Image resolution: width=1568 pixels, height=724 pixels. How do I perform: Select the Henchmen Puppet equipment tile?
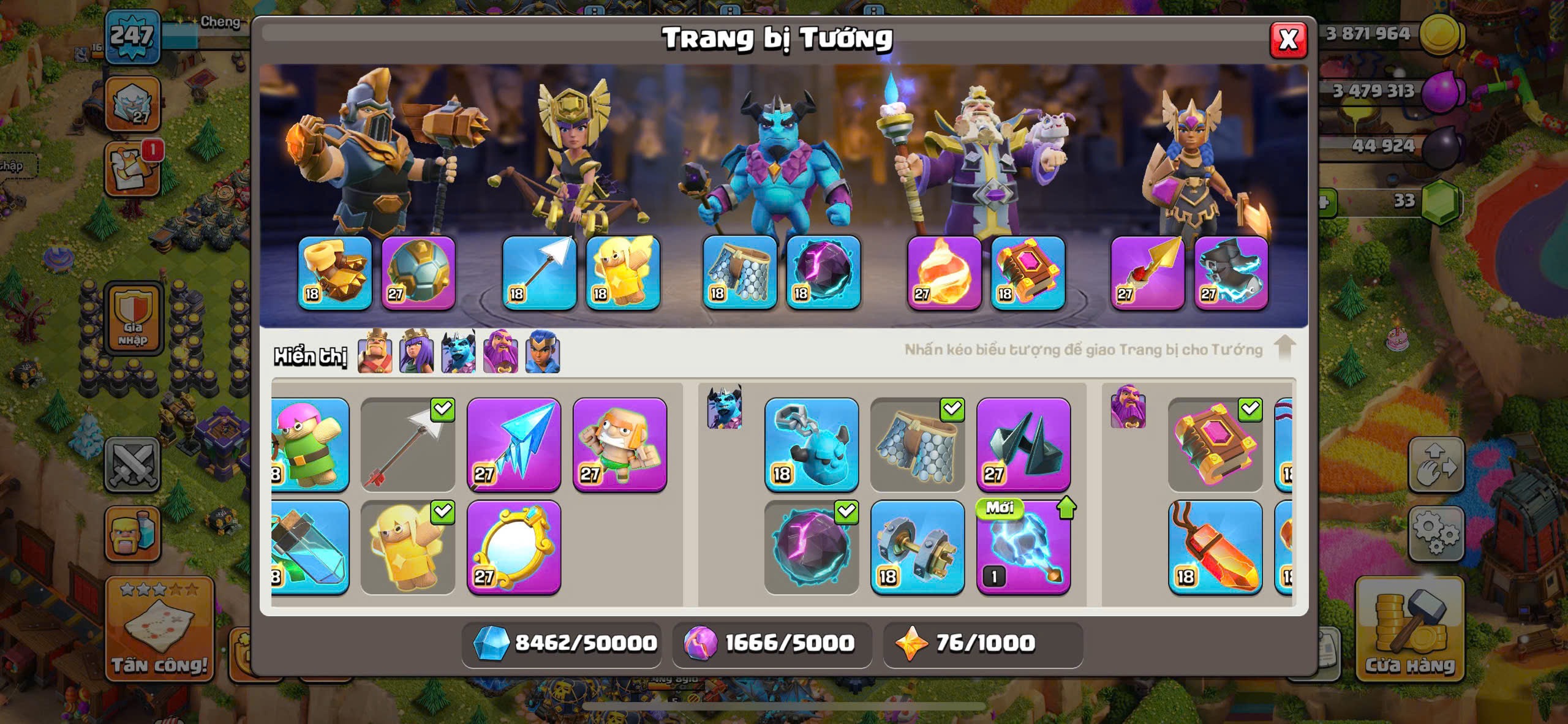(811, 445)
